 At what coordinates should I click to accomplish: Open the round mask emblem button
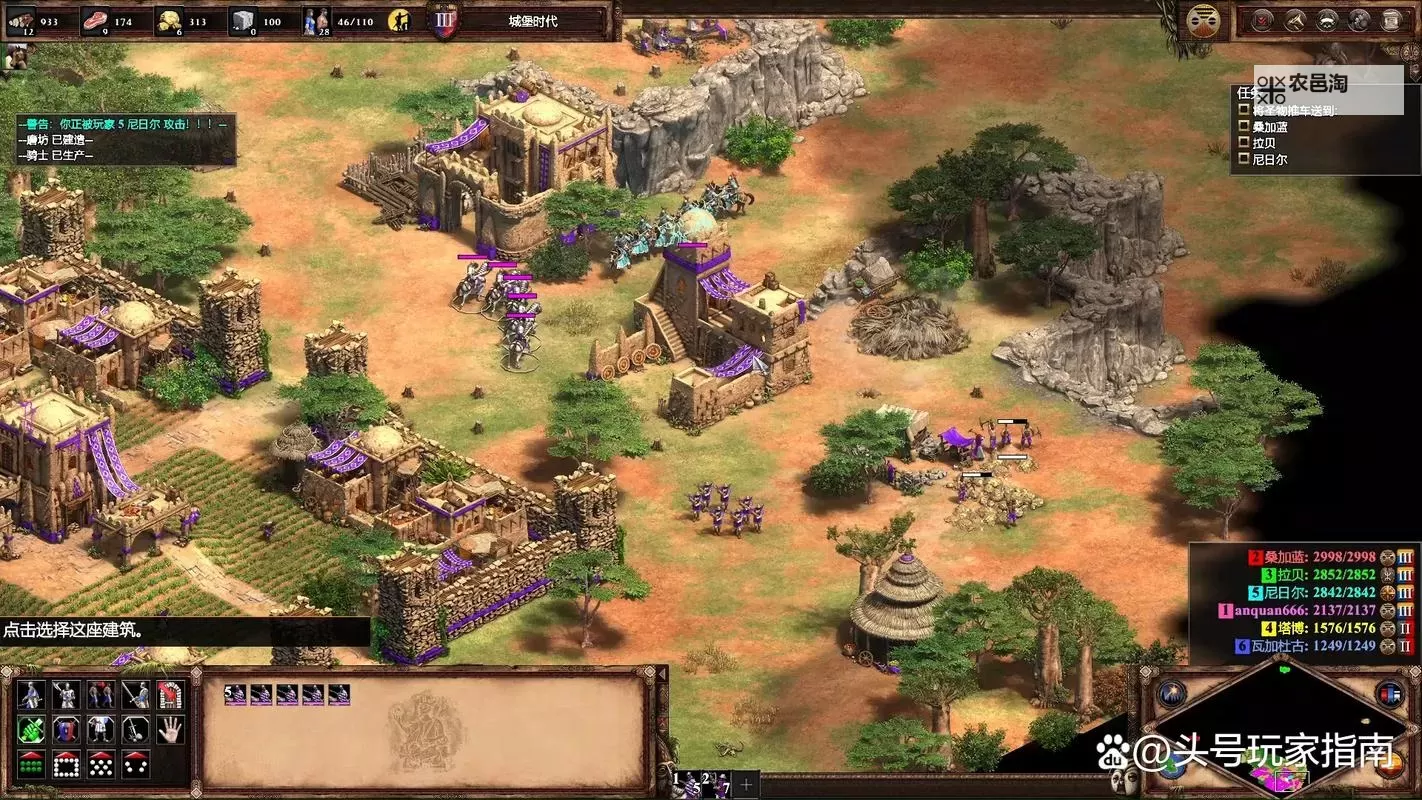(1201, 19)
